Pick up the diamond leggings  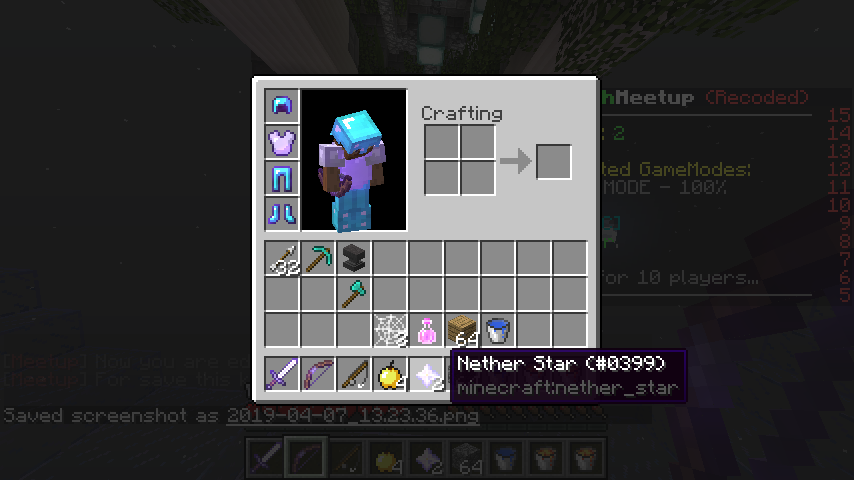click(282, 178)
